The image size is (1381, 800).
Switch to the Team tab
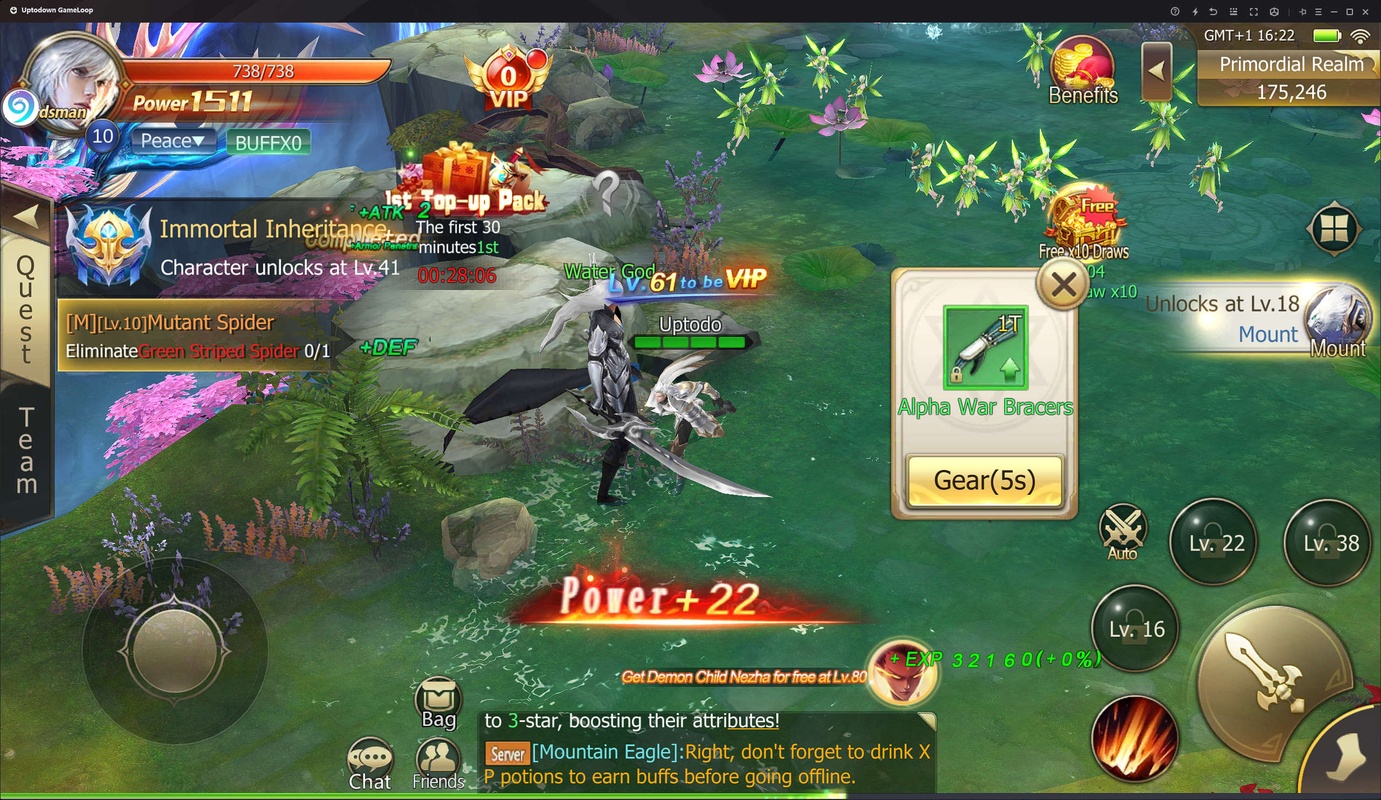(x=26, y=450)
